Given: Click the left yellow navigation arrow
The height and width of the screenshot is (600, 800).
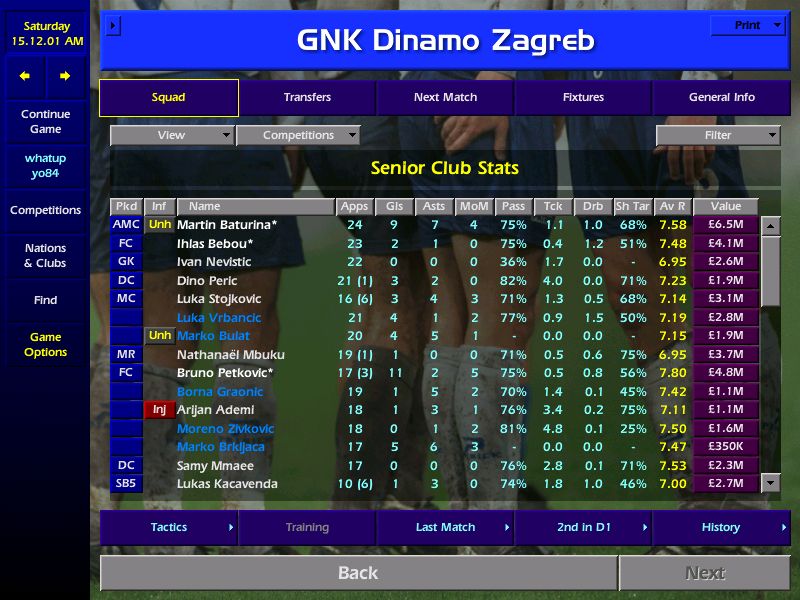Looking at the screenshot, I should (25, 76).
